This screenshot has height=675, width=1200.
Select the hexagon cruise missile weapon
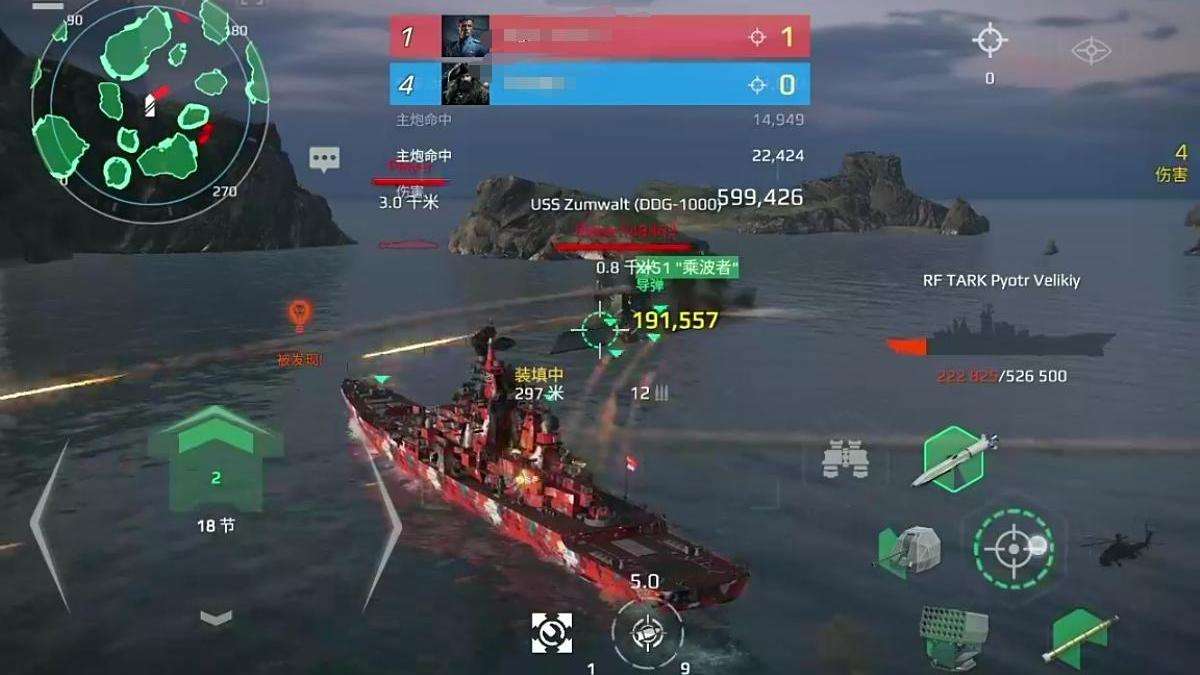pos(954,458)
